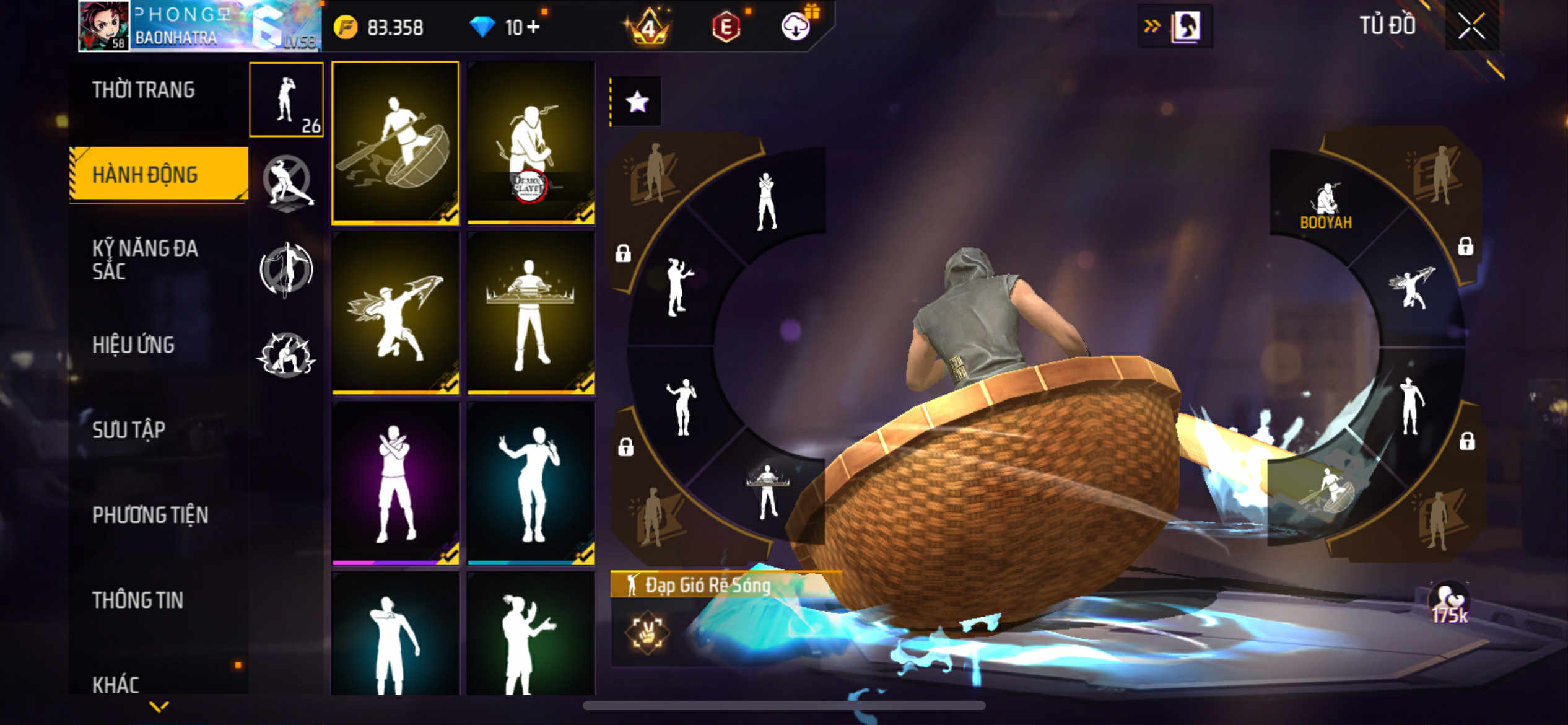This screenshot has width=1568, height=725.
Task: Show the Phương Tiện category
Action: tap(150, 515)
